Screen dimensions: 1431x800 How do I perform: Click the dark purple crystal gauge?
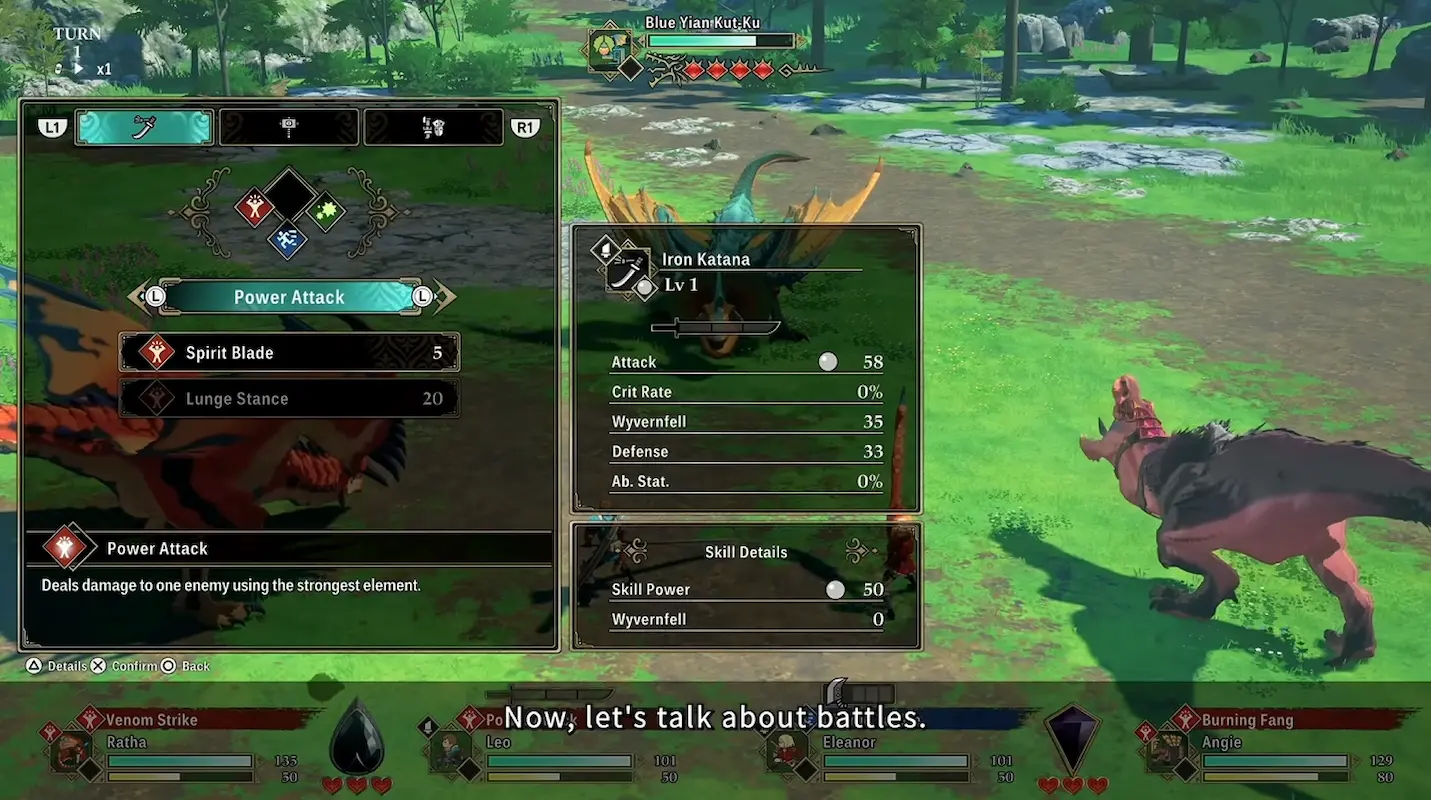1071,738
